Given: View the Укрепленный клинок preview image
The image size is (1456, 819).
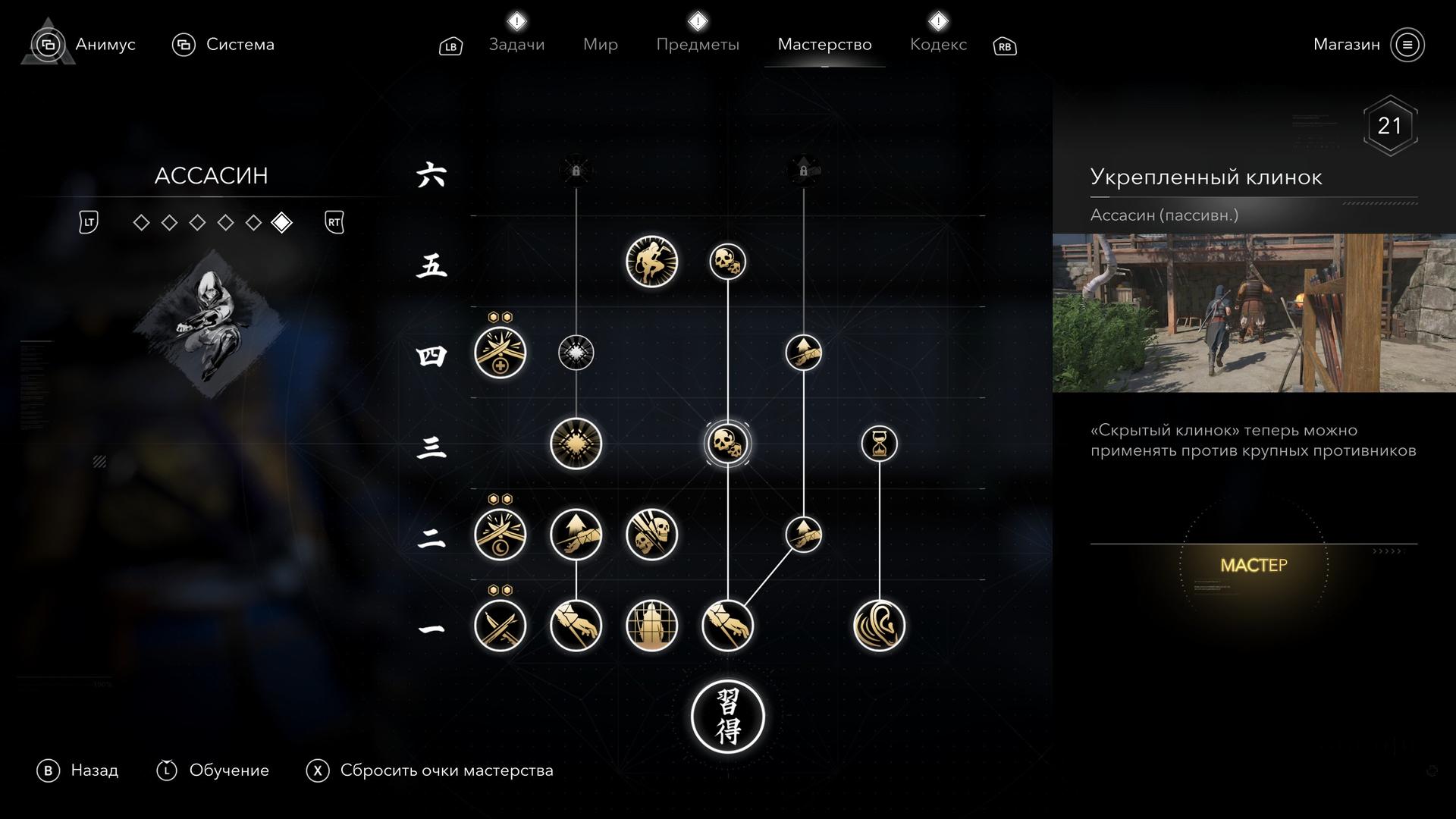Looking at the screenshot, I should coord(1254,312).
